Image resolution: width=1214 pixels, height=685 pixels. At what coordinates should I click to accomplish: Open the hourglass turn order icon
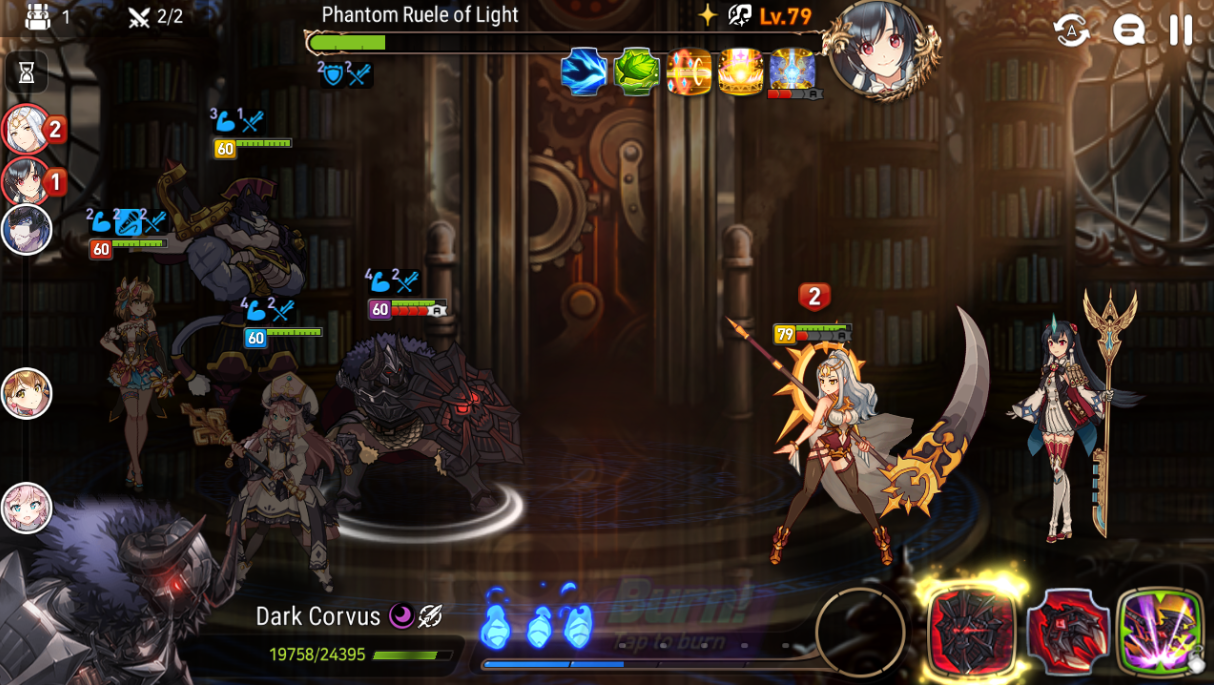pyautogui.click(x=26, y=72)
